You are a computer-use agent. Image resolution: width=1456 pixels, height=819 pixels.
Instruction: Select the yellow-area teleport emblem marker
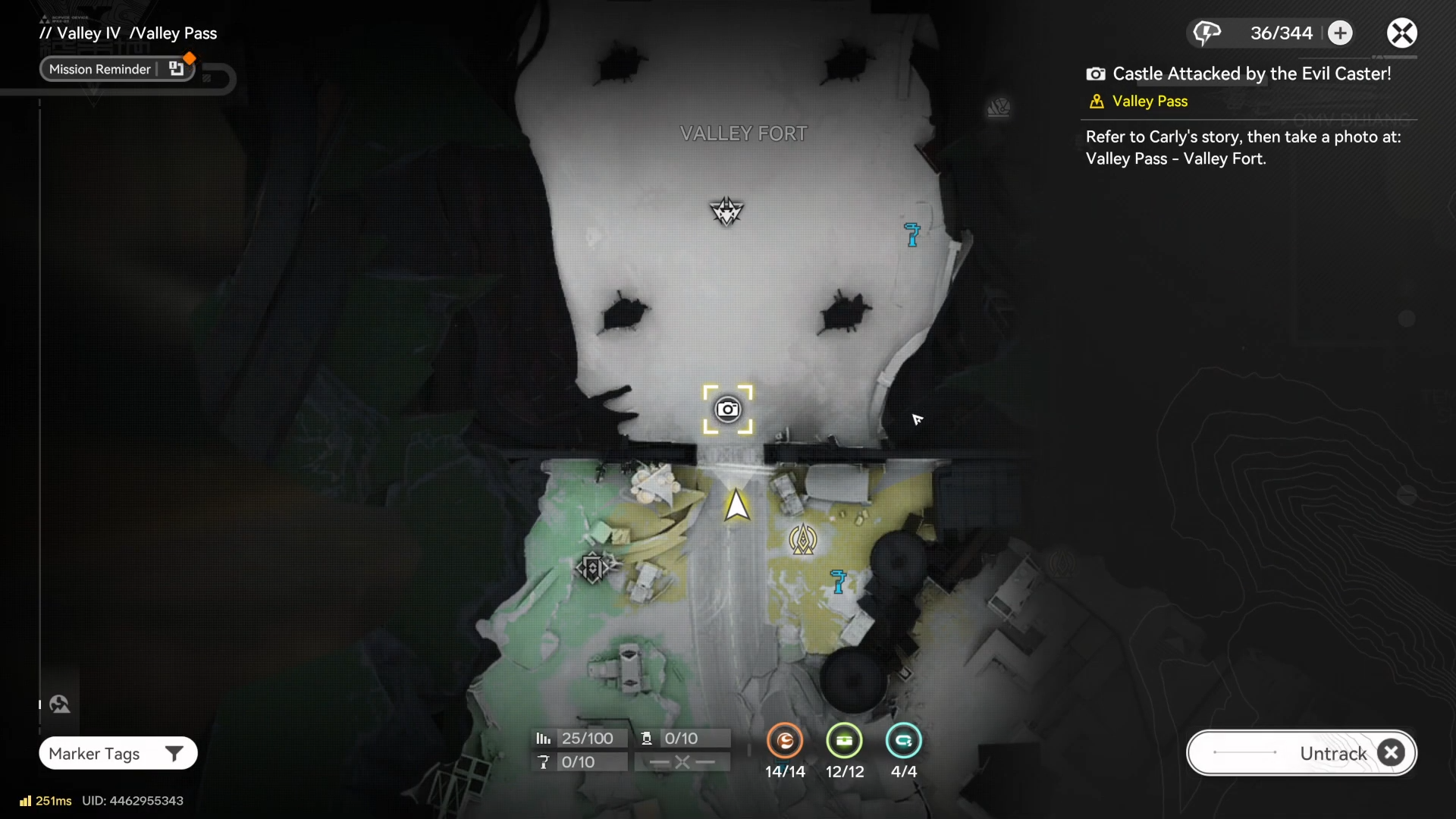click(803, 540)
